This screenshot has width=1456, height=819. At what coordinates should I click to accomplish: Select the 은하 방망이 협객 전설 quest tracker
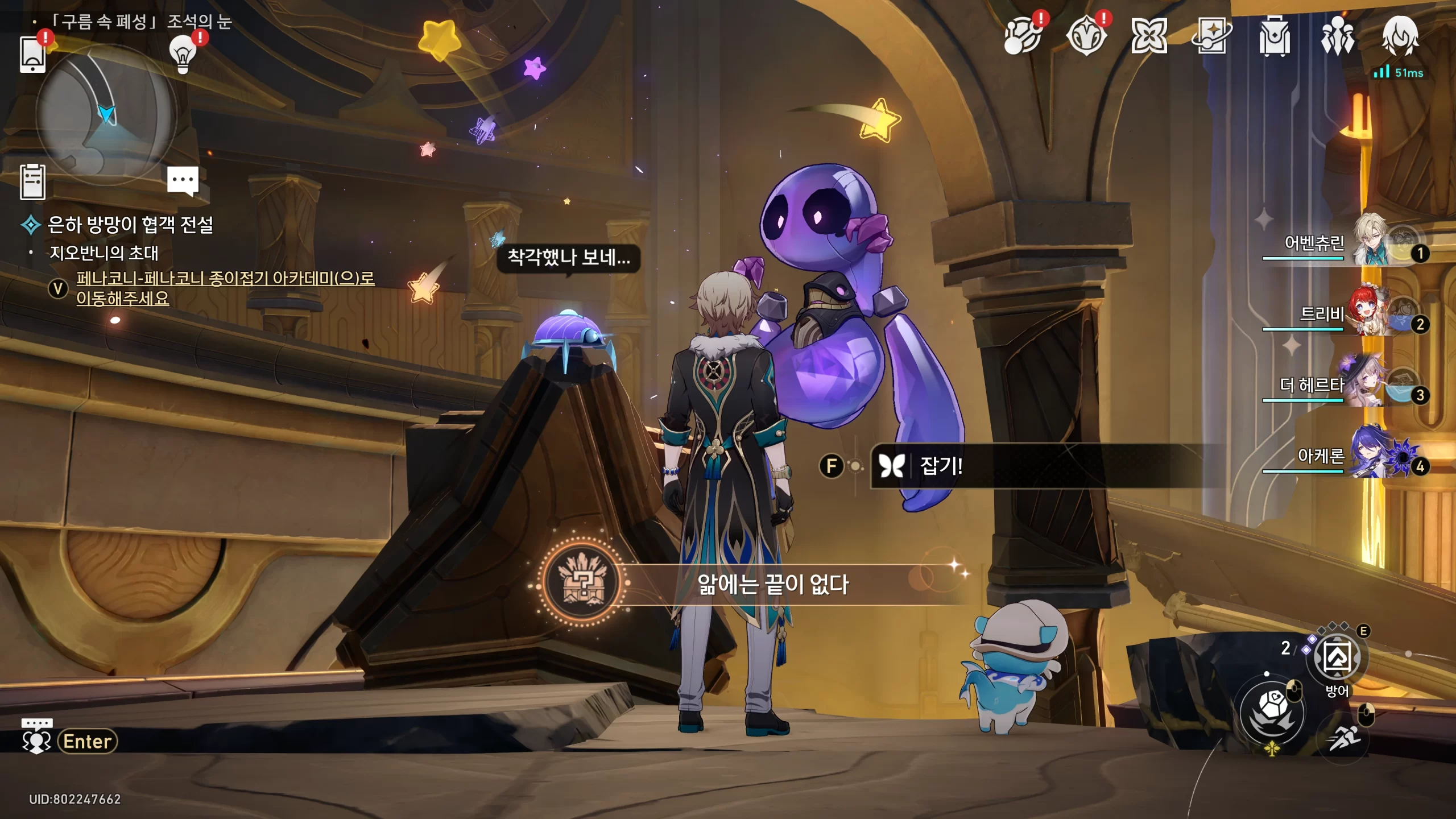click(130, 225)
